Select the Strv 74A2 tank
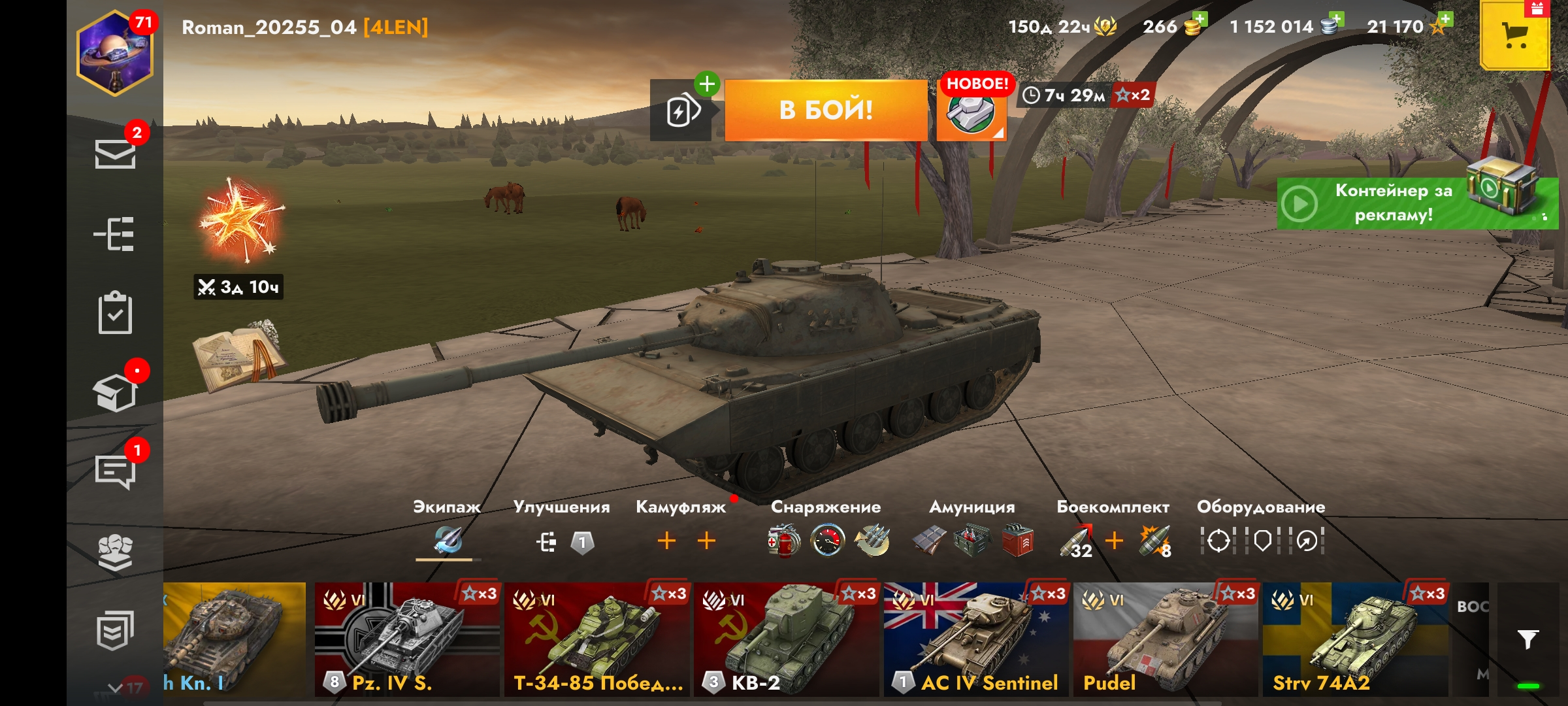This screenshot has height=706, width=1568. click(x=1355, y=639)
